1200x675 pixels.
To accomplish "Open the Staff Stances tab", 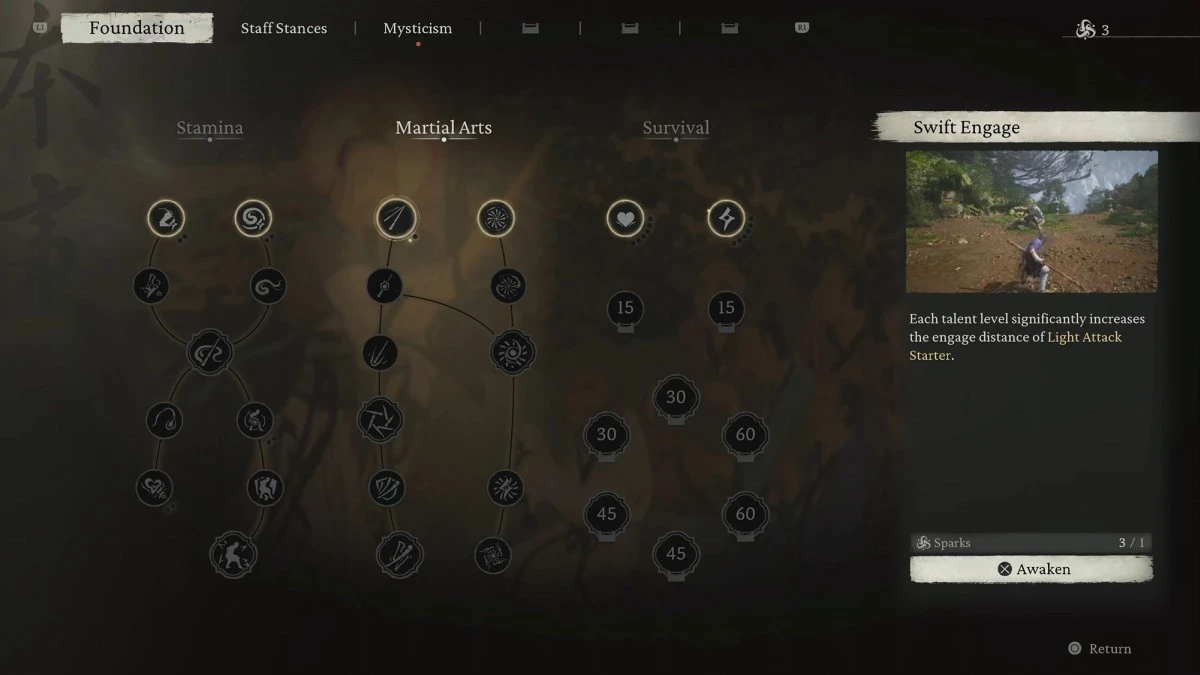I will click(284, 28).
